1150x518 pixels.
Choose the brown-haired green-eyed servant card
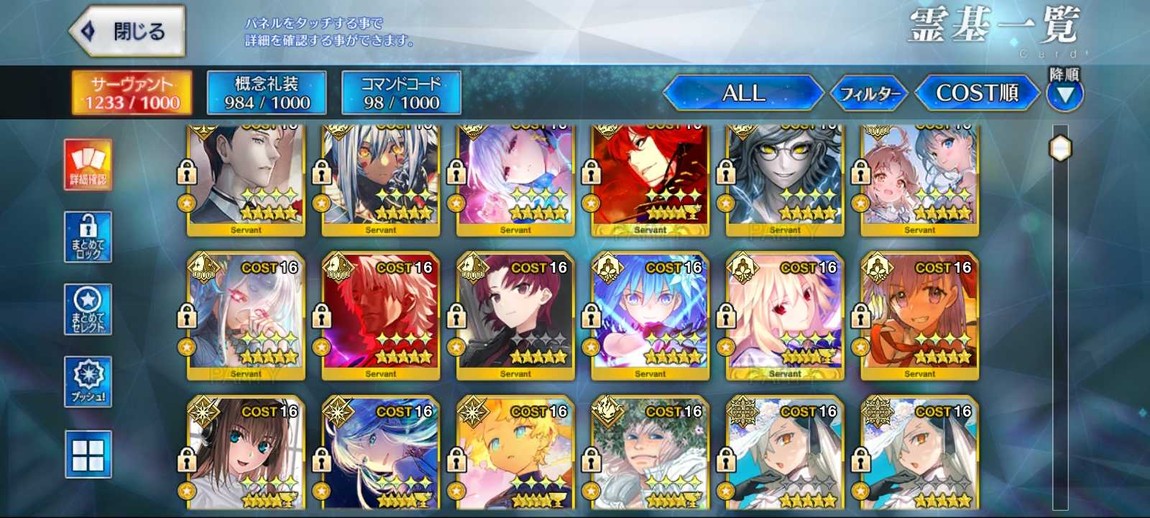click(246, 455)
